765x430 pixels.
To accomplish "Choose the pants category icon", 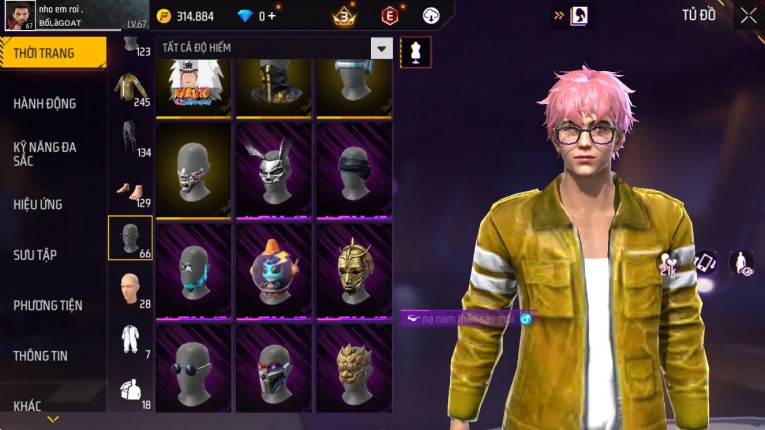I will [x=128, y=138].
